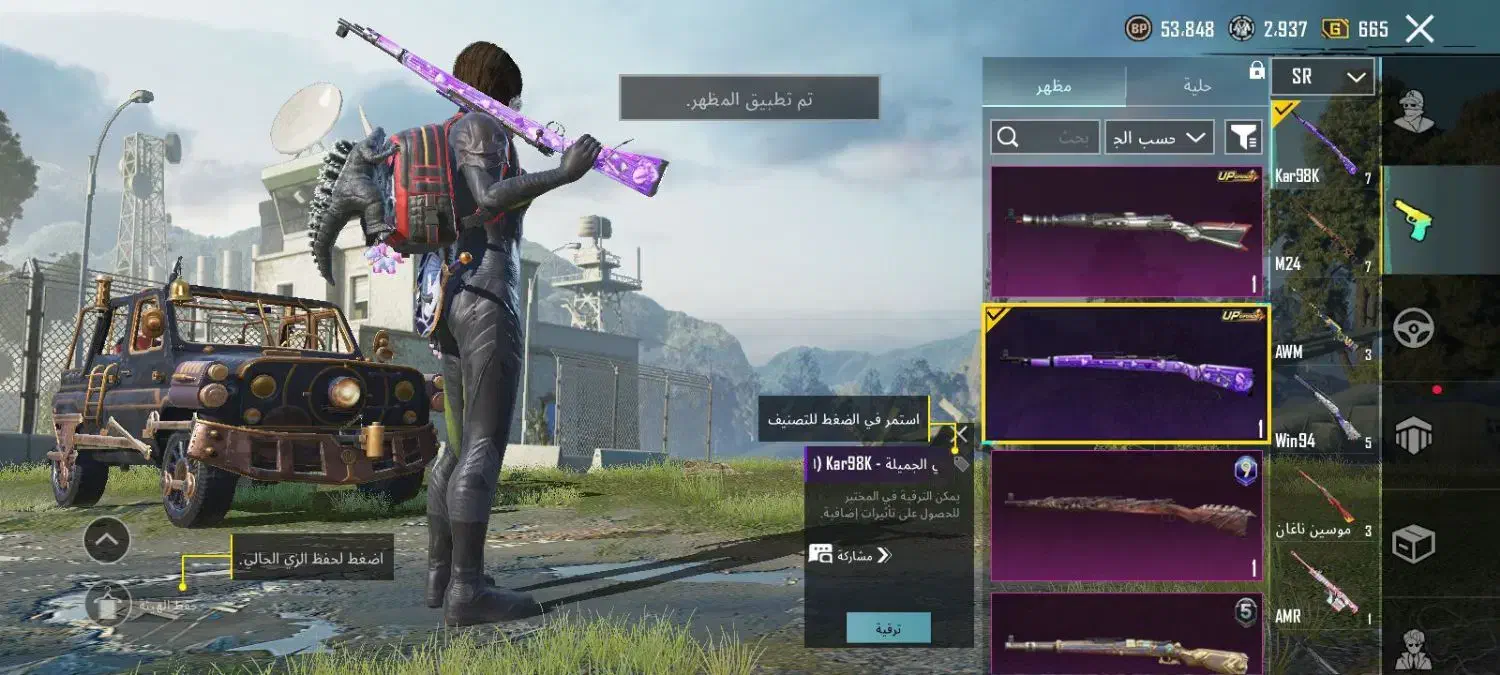Choose the brown level 9 rifle skin
Screen dimensions: 1500x675
pos(1127,515)
